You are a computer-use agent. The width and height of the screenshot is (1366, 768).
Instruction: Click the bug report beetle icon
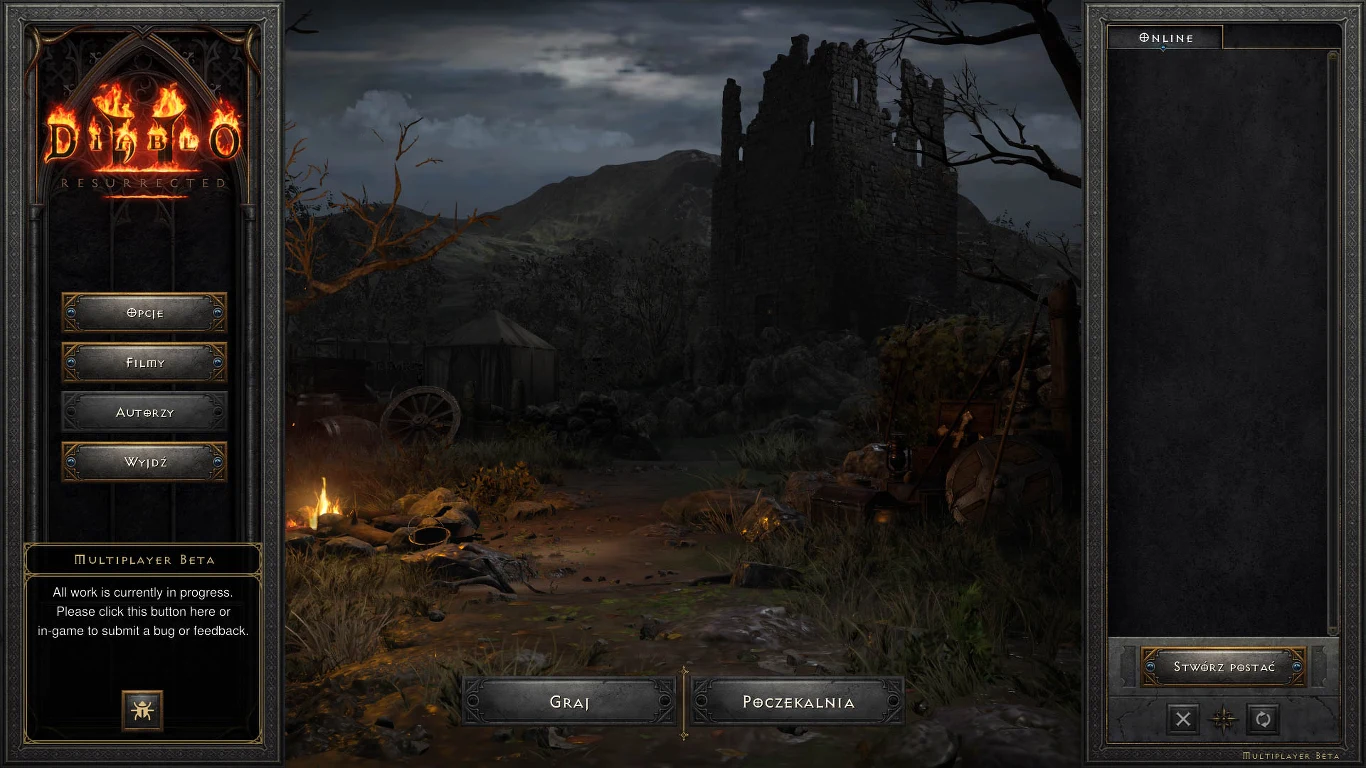tap(142, 710)
